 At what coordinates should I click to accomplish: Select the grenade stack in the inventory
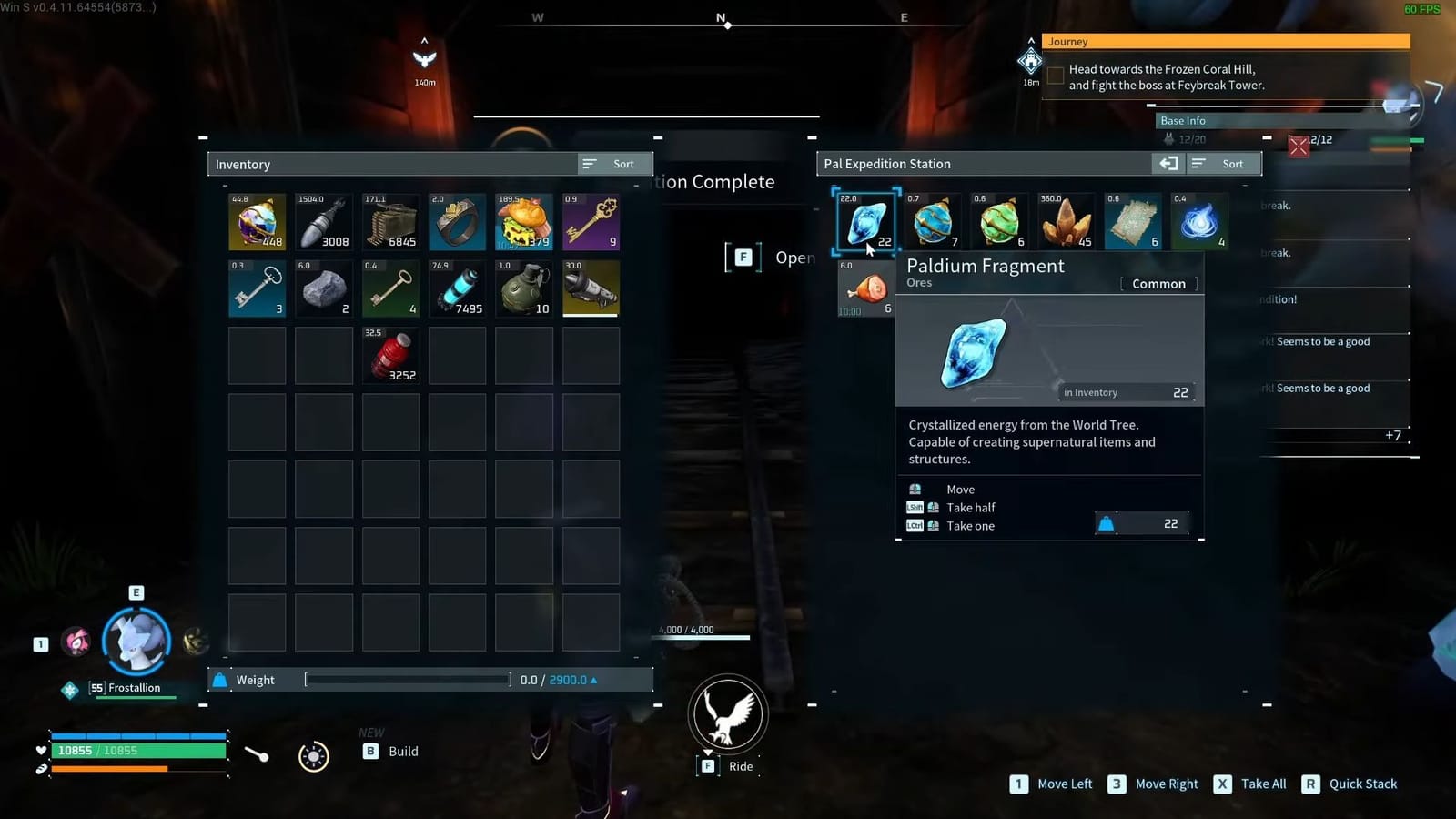523,288
